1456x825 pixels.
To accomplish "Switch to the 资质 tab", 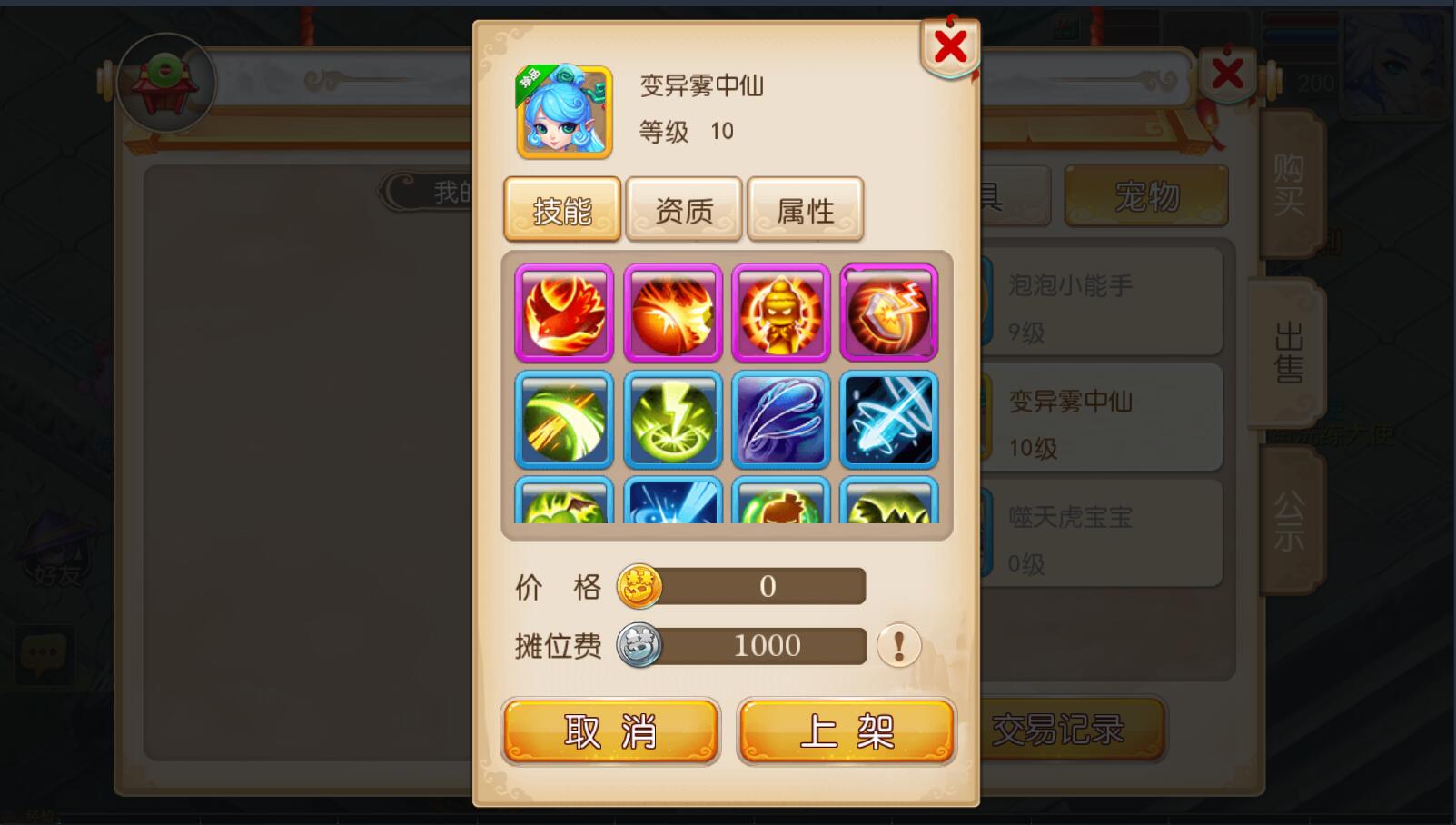I will (683, 208).
